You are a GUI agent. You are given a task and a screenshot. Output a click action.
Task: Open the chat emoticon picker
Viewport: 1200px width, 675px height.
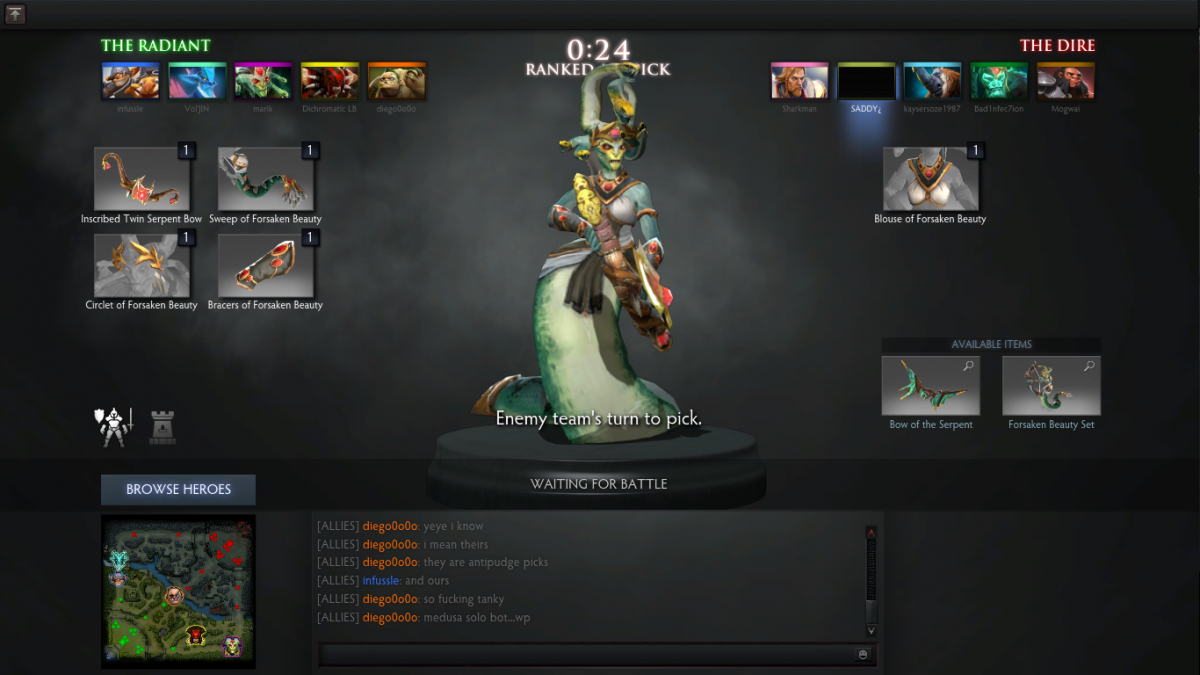coord(863,654)
